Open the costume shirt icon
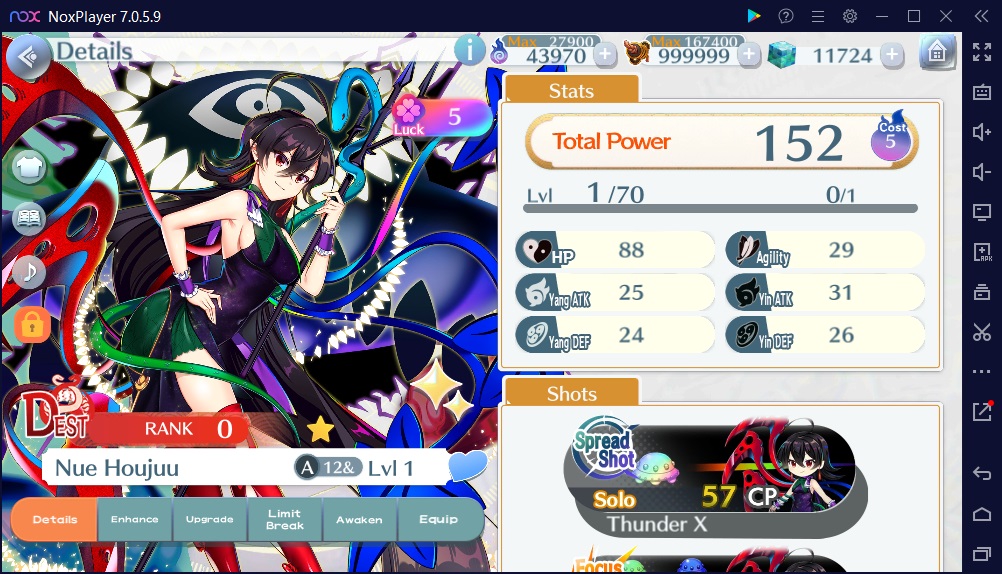1002x574 pixels. tap(30, 168)
